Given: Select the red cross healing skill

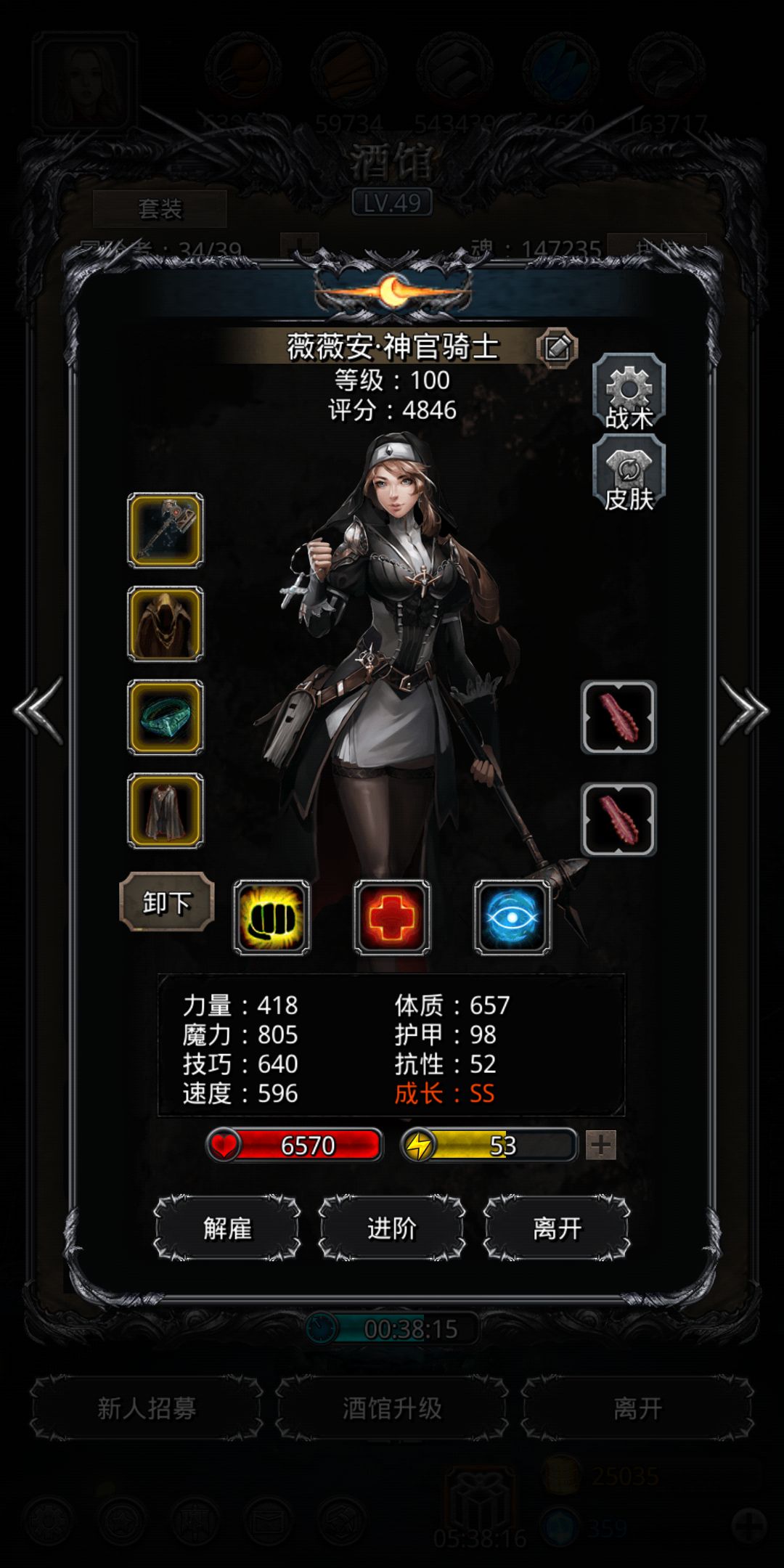Looking at the screenshot, I should tap(392, 918).
